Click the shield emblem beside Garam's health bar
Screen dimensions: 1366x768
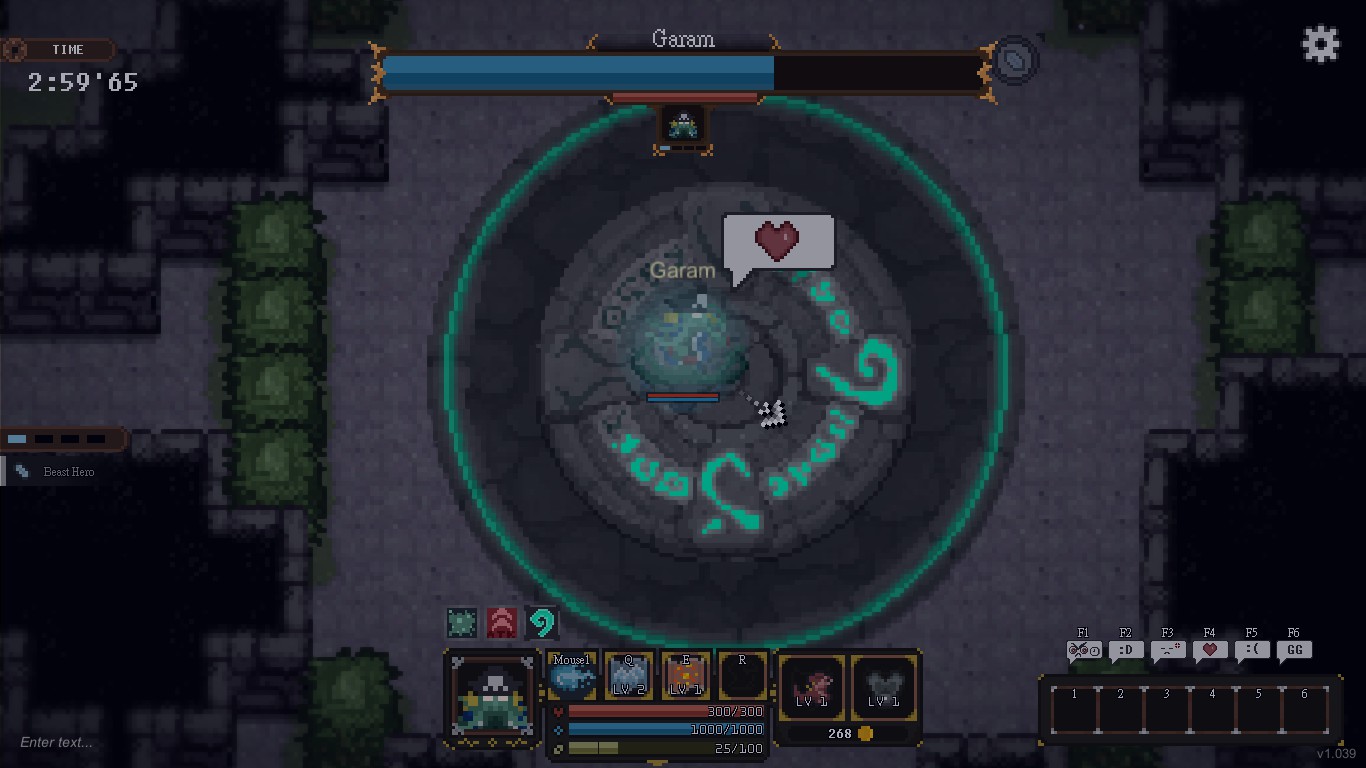(x=1014, y=60)
